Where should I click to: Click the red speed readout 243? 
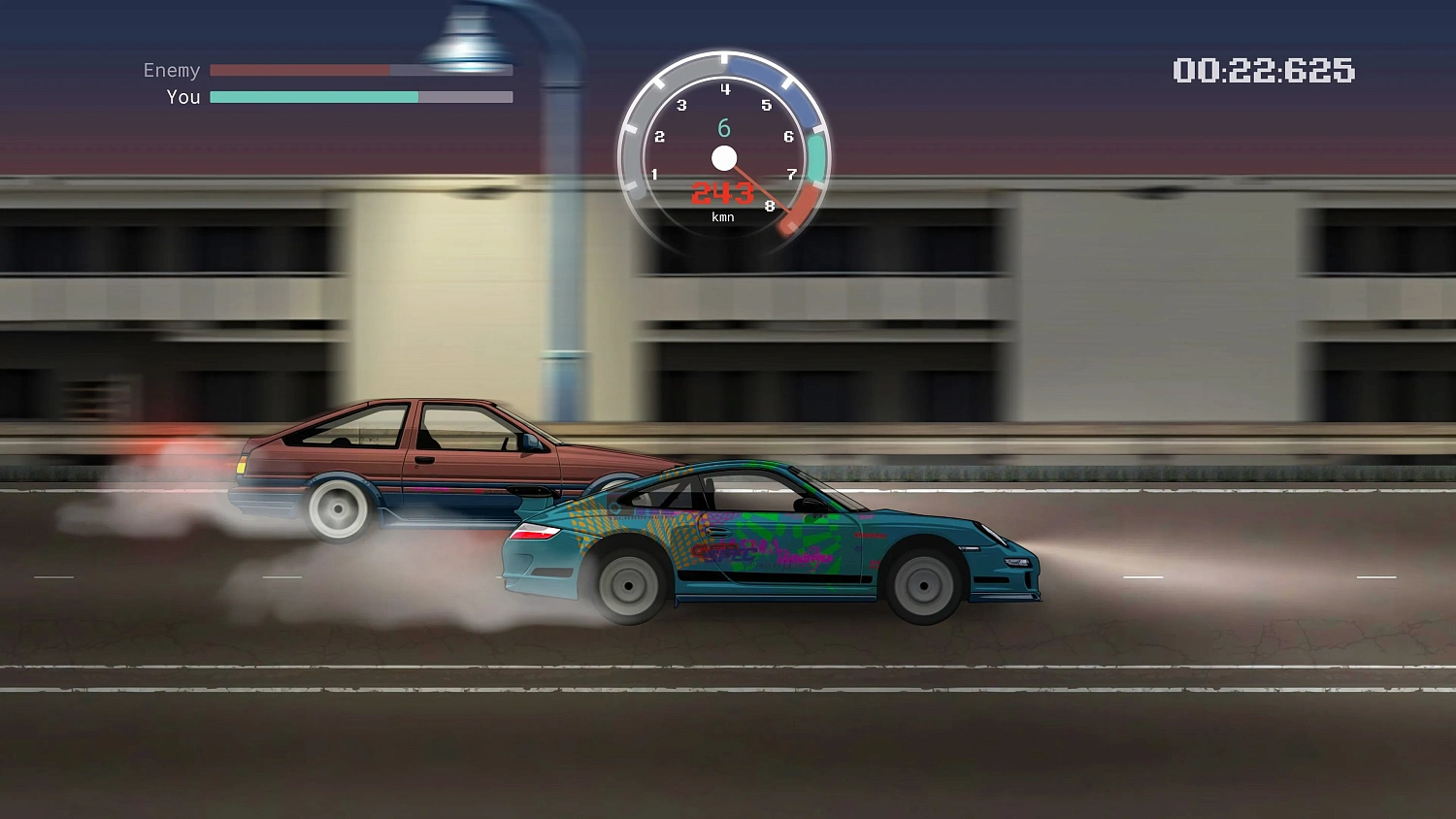pos(722,193)
